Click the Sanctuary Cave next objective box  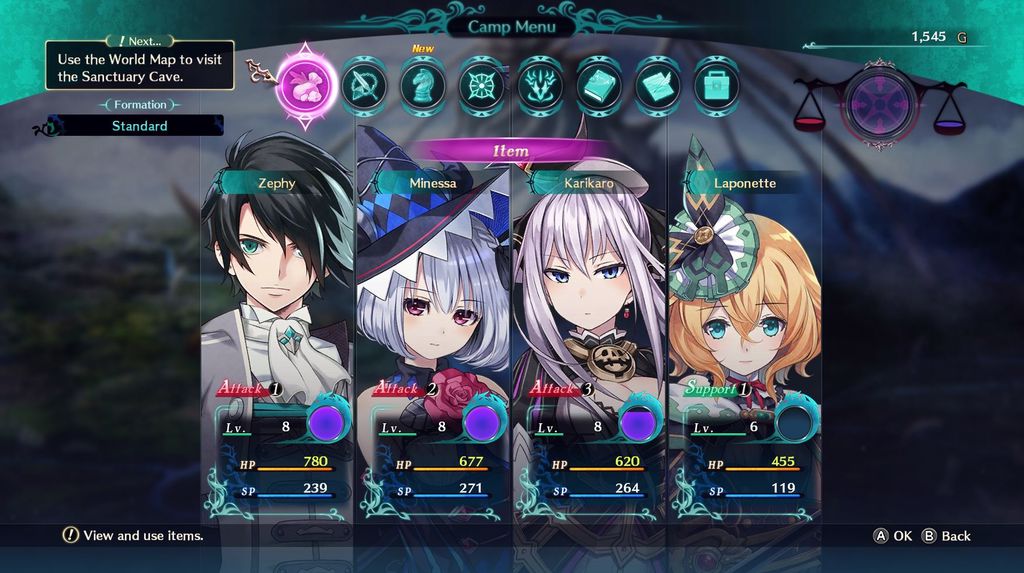140,66
